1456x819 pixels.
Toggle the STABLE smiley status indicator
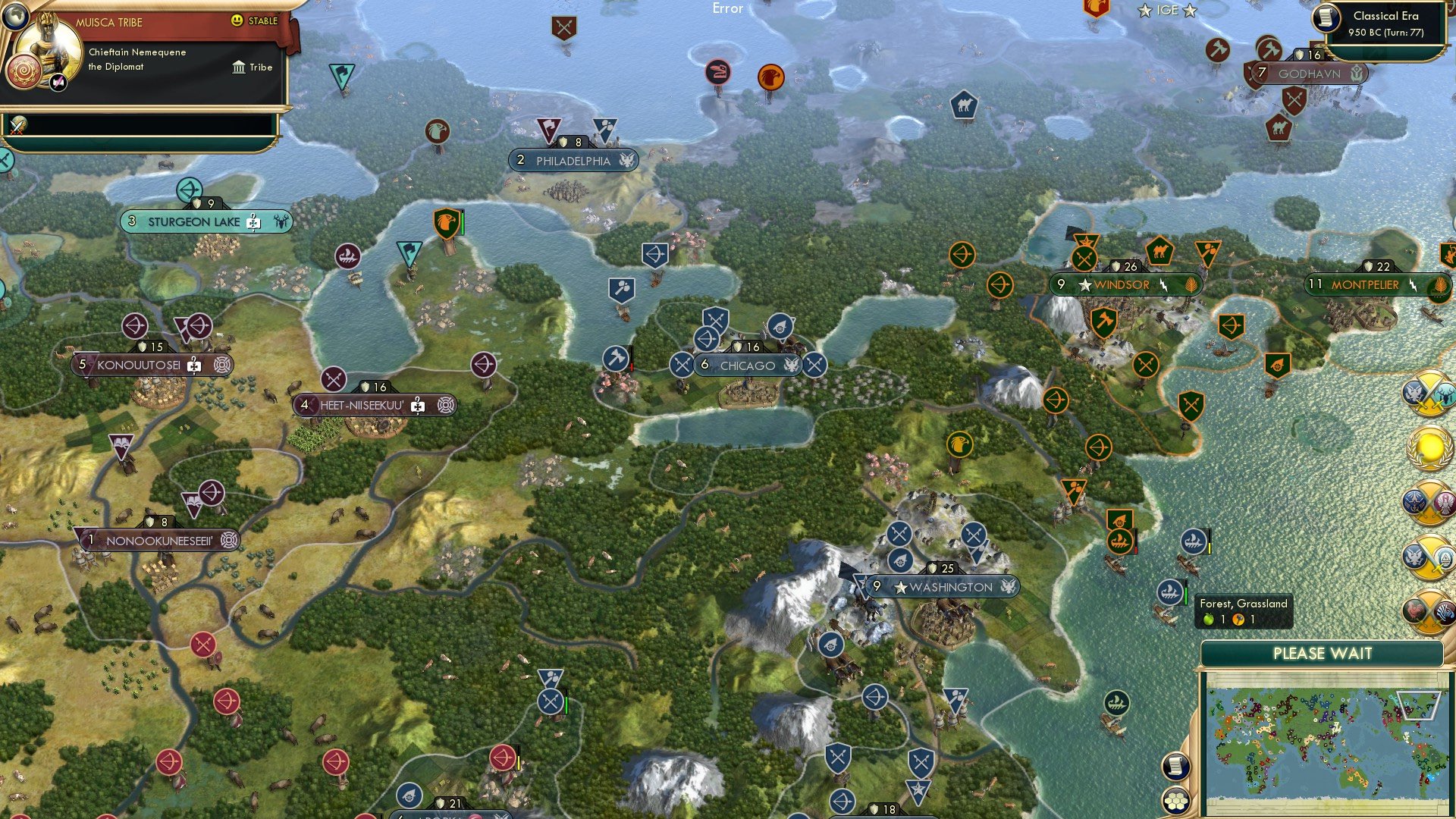237,20
